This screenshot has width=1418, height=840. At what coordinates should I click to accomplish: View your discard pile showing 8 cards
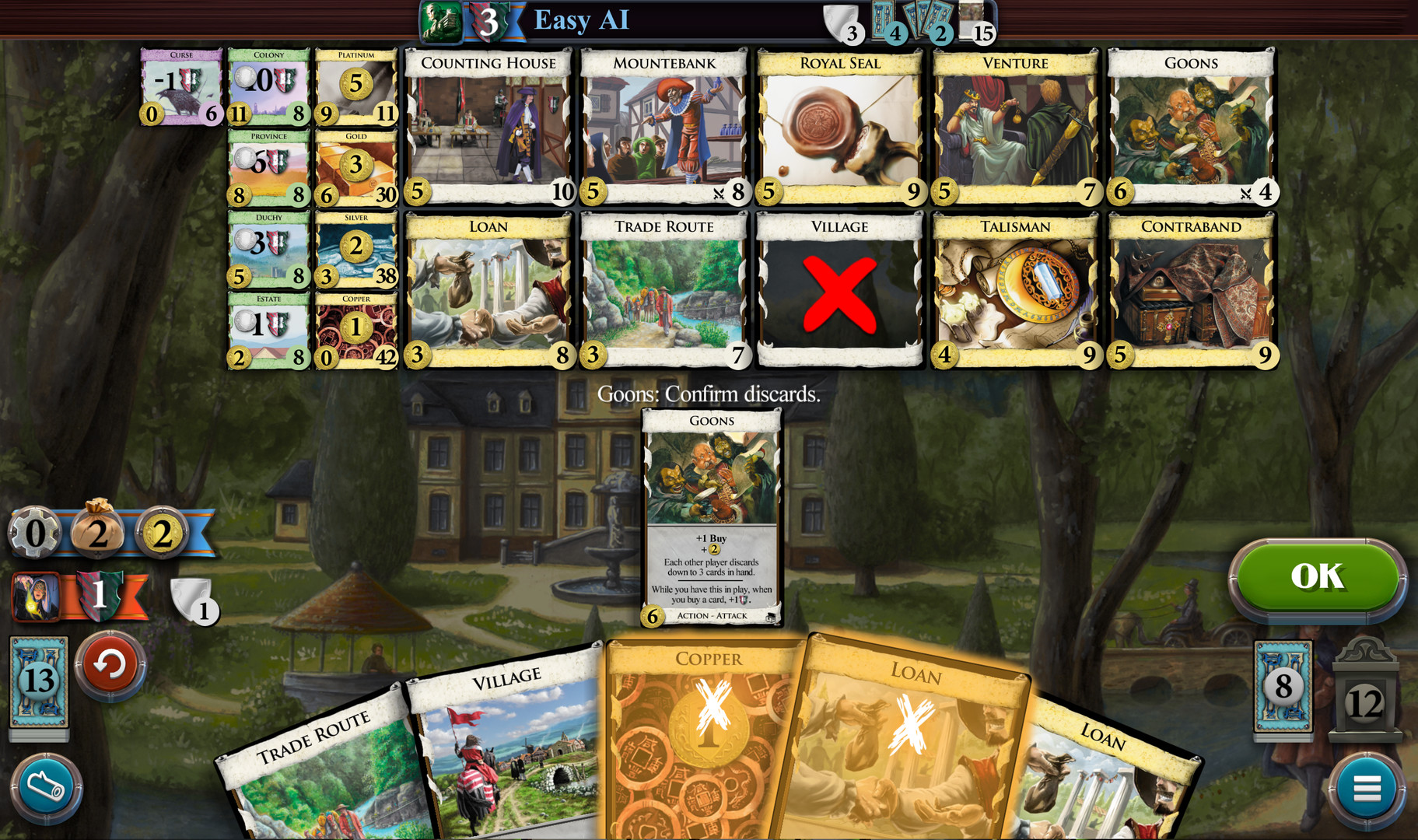click(1283, 690)
